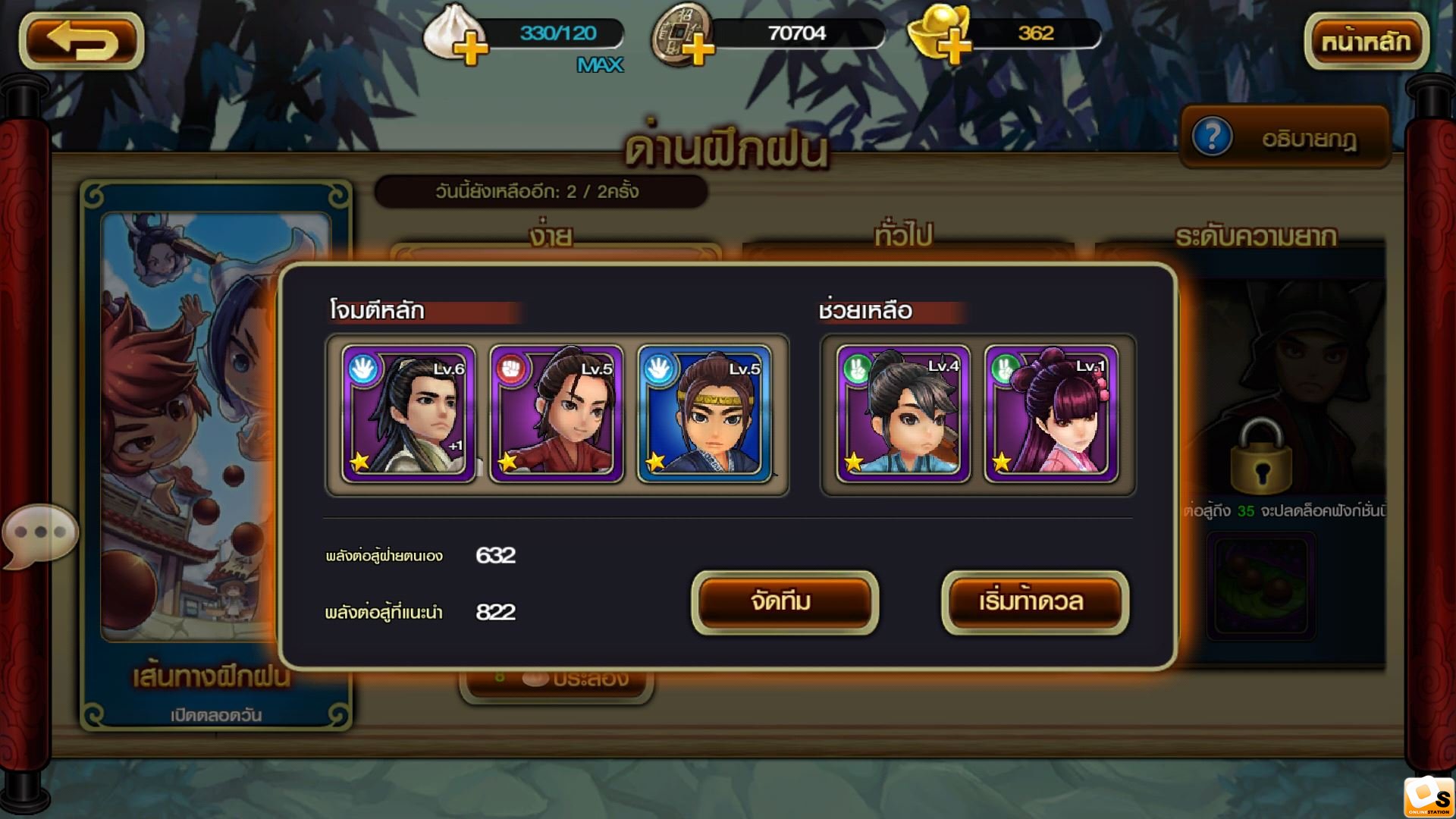Screen dimensions: 1456x819
Task: Add more copper coins
Action: point(698,50)
